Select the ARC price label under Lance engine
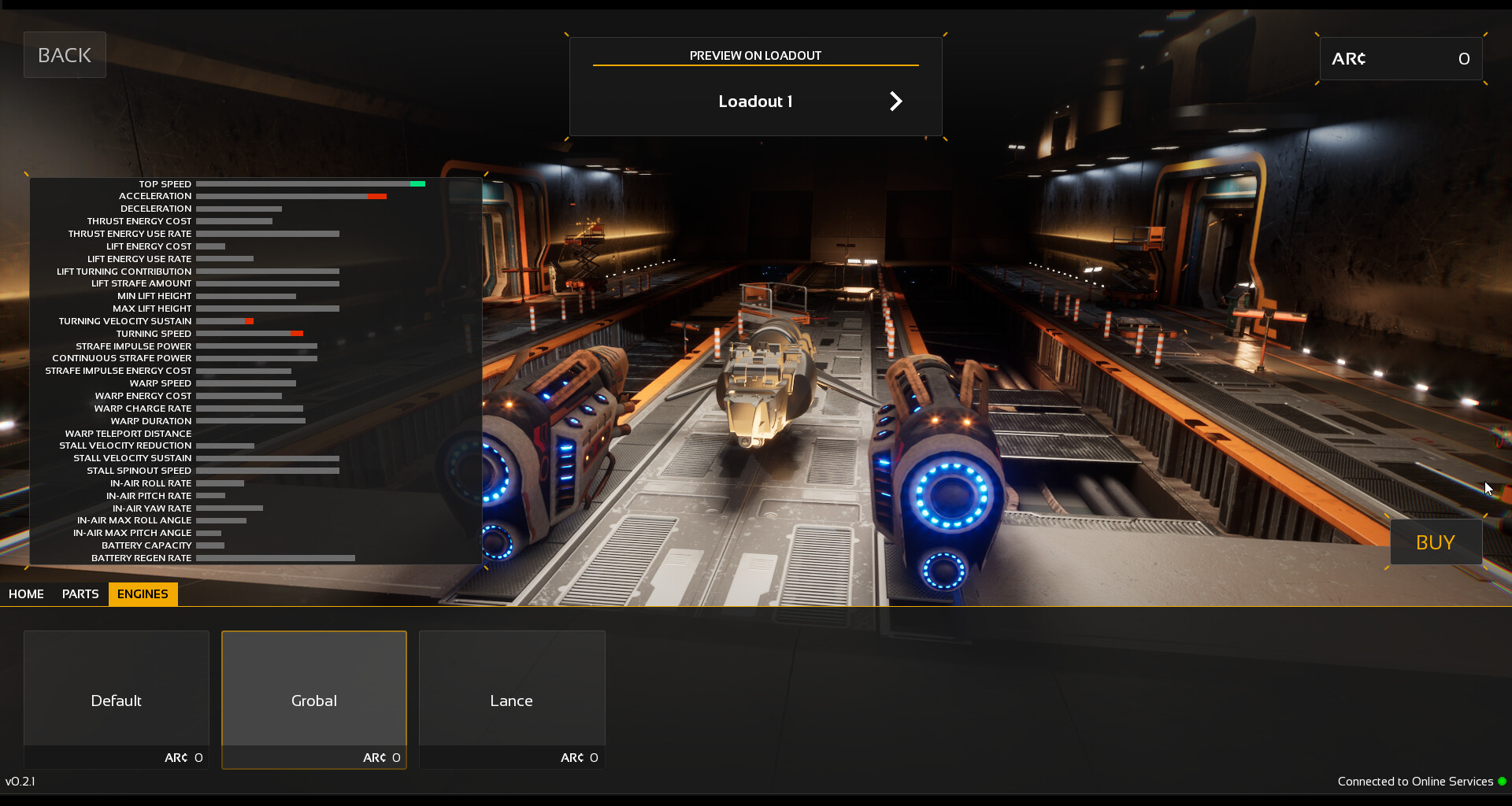The image size is (1512, 806). tap(579, 757)
